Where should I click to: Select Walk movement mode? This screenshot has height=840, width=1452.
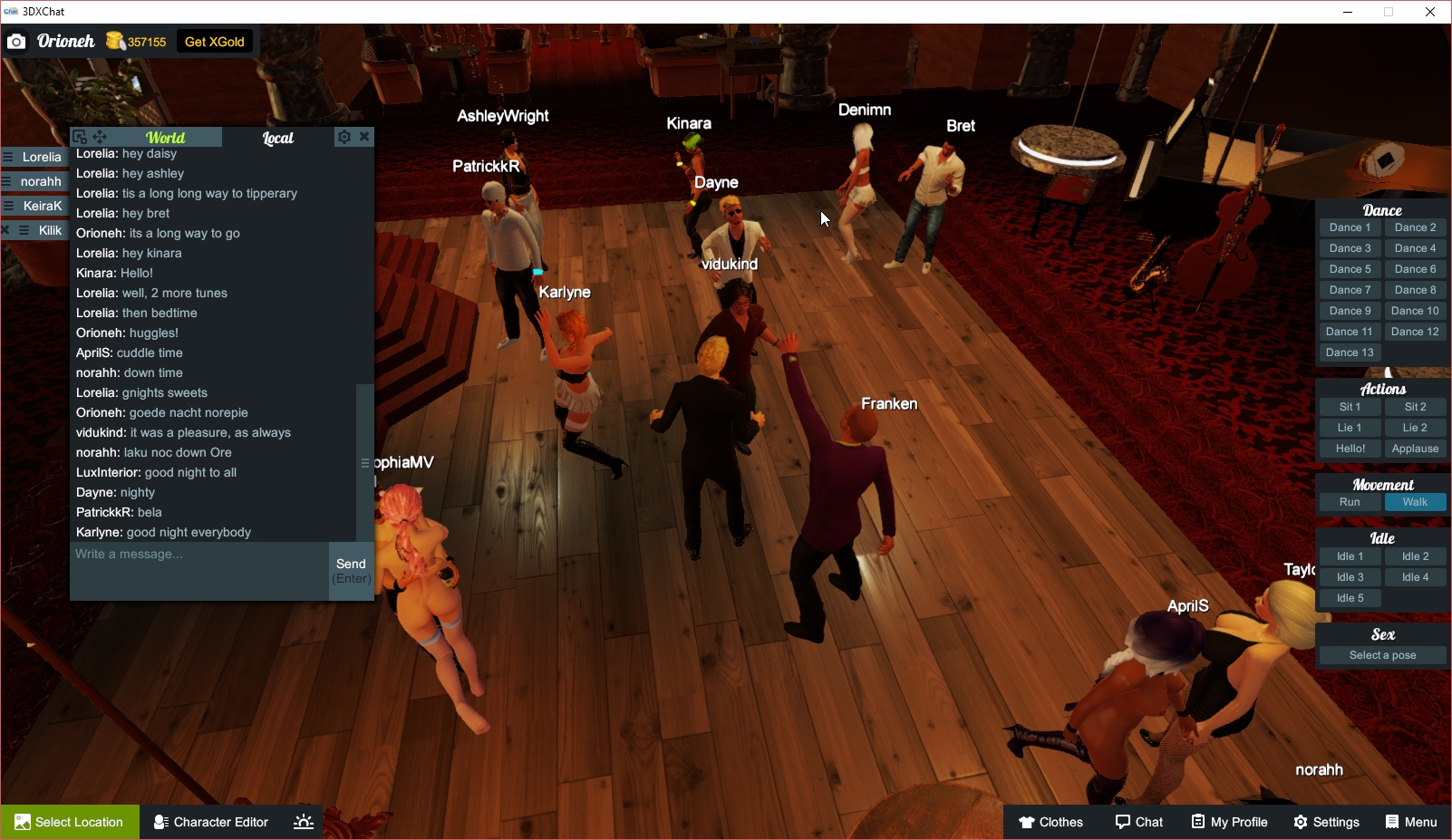pyautogui.click(x=1416, y=501)
